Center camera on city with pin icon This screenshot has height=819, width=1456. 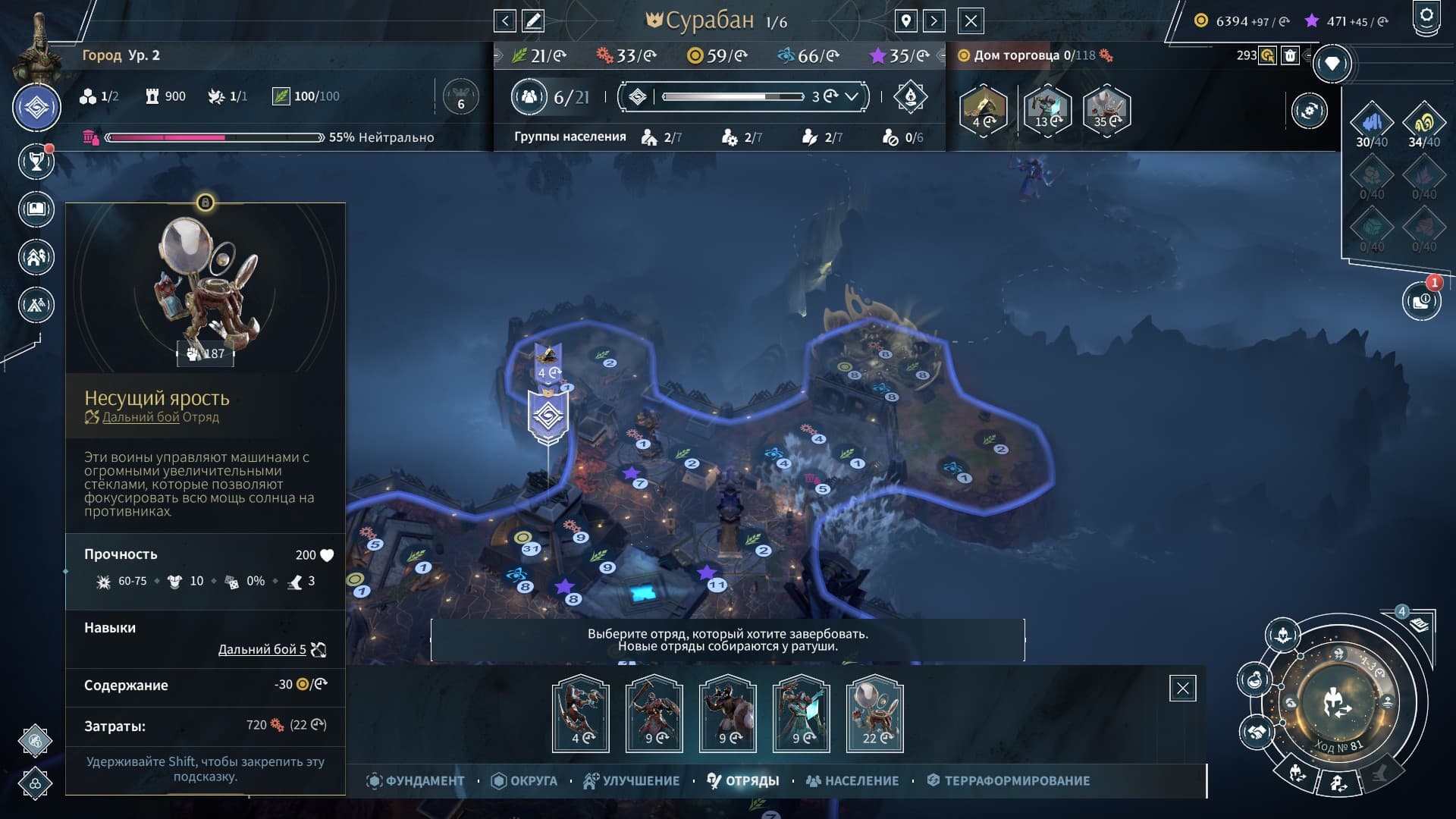(906, 20)
